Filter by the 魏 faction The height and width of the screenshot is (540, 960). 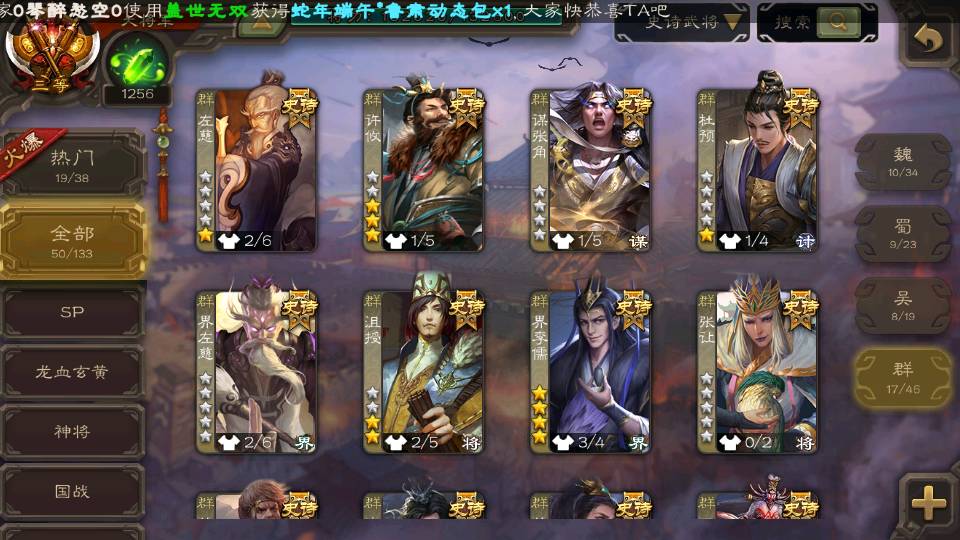pyautogui.click(x=903, y=160)
